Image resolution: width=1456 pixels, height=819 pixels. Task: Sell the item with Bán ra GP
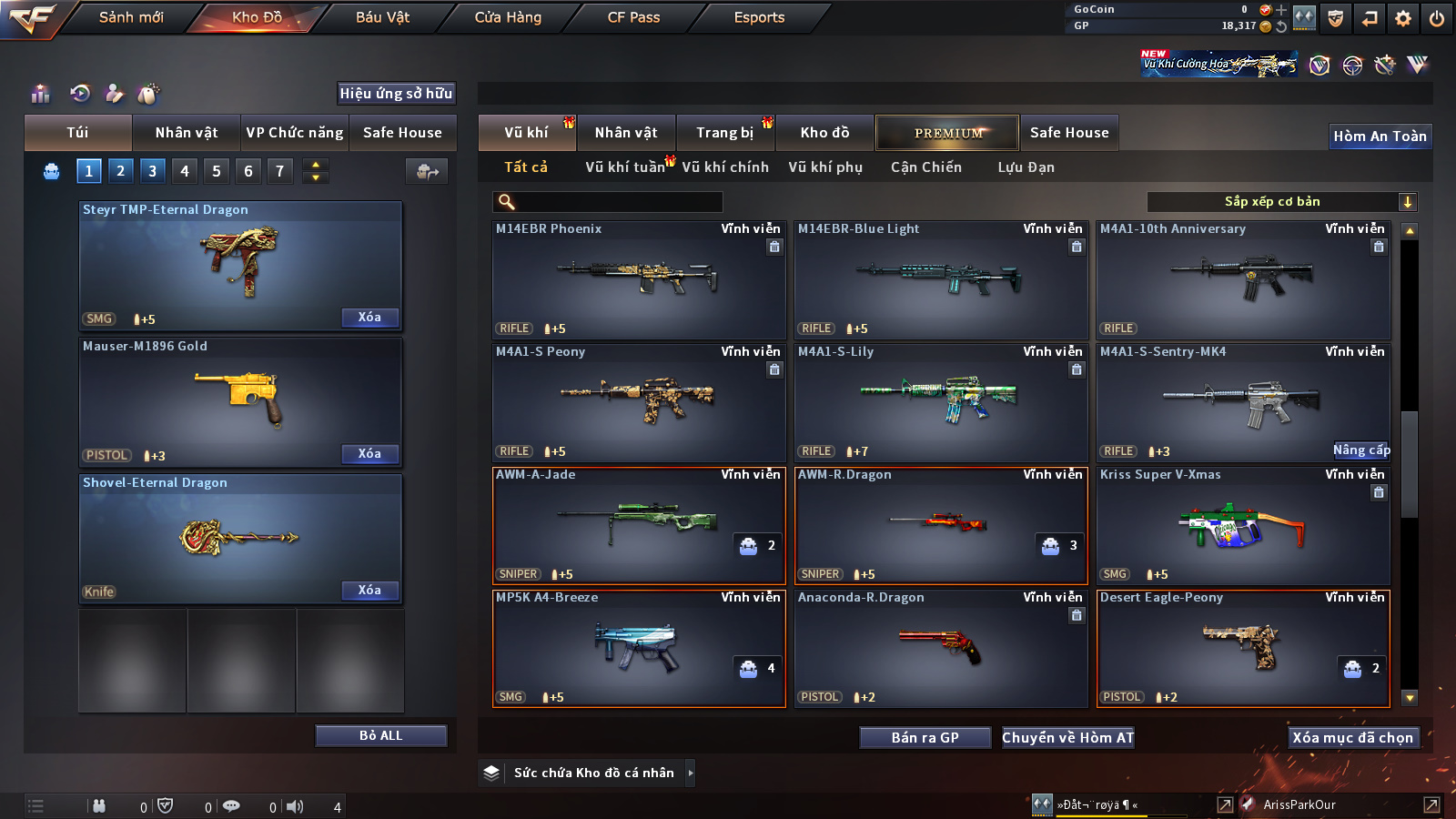(x=925, y=738)
